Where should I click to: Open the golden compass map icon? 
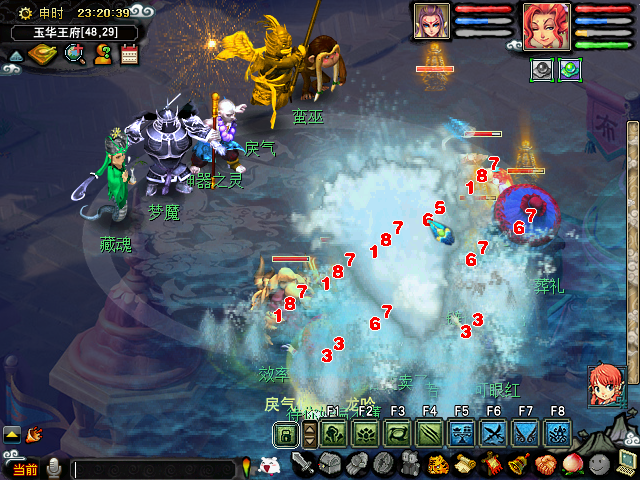43,54
